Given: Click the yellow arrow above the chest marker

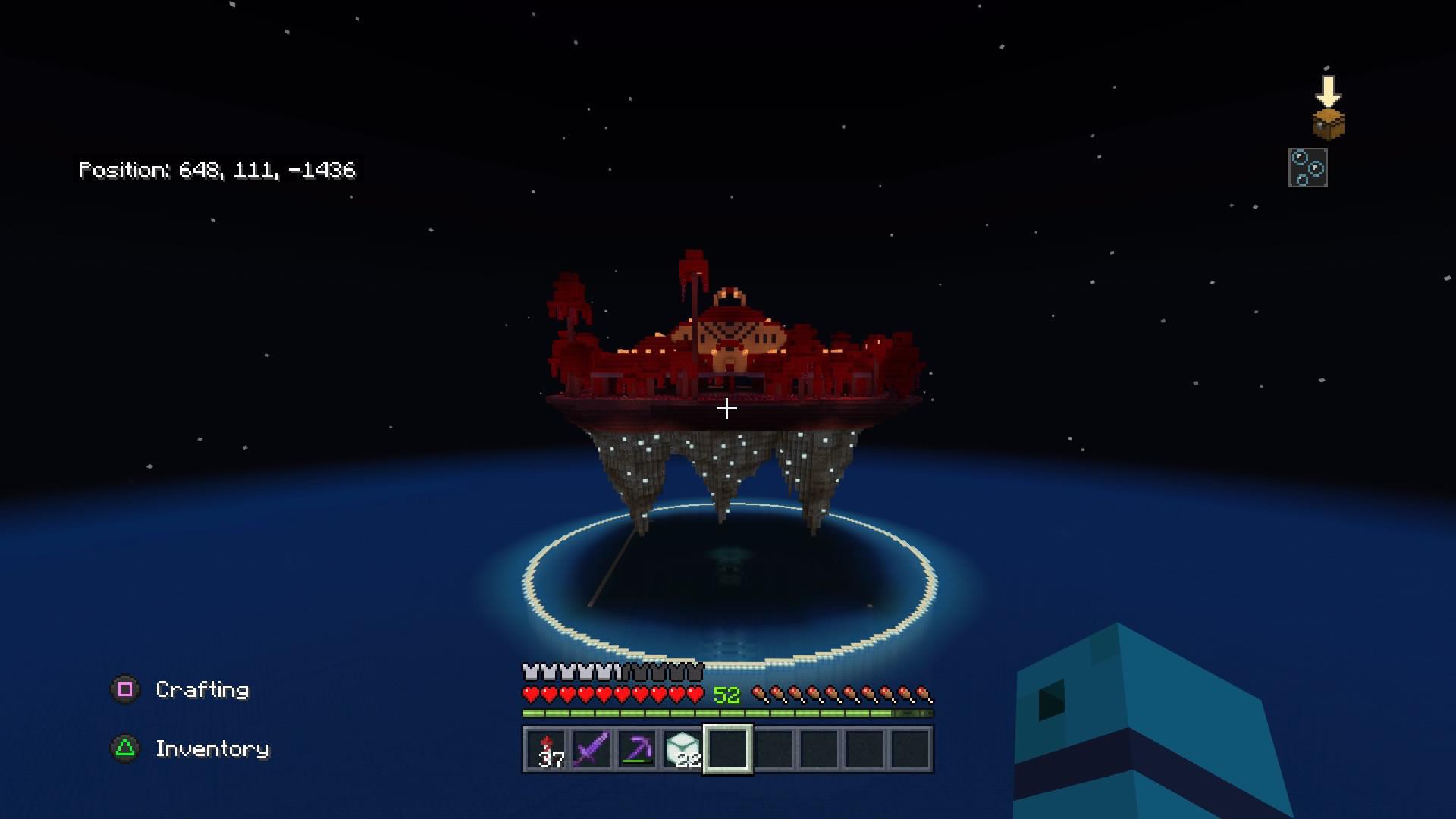Looking at the screenshot, I should [x=1329, y=89].
